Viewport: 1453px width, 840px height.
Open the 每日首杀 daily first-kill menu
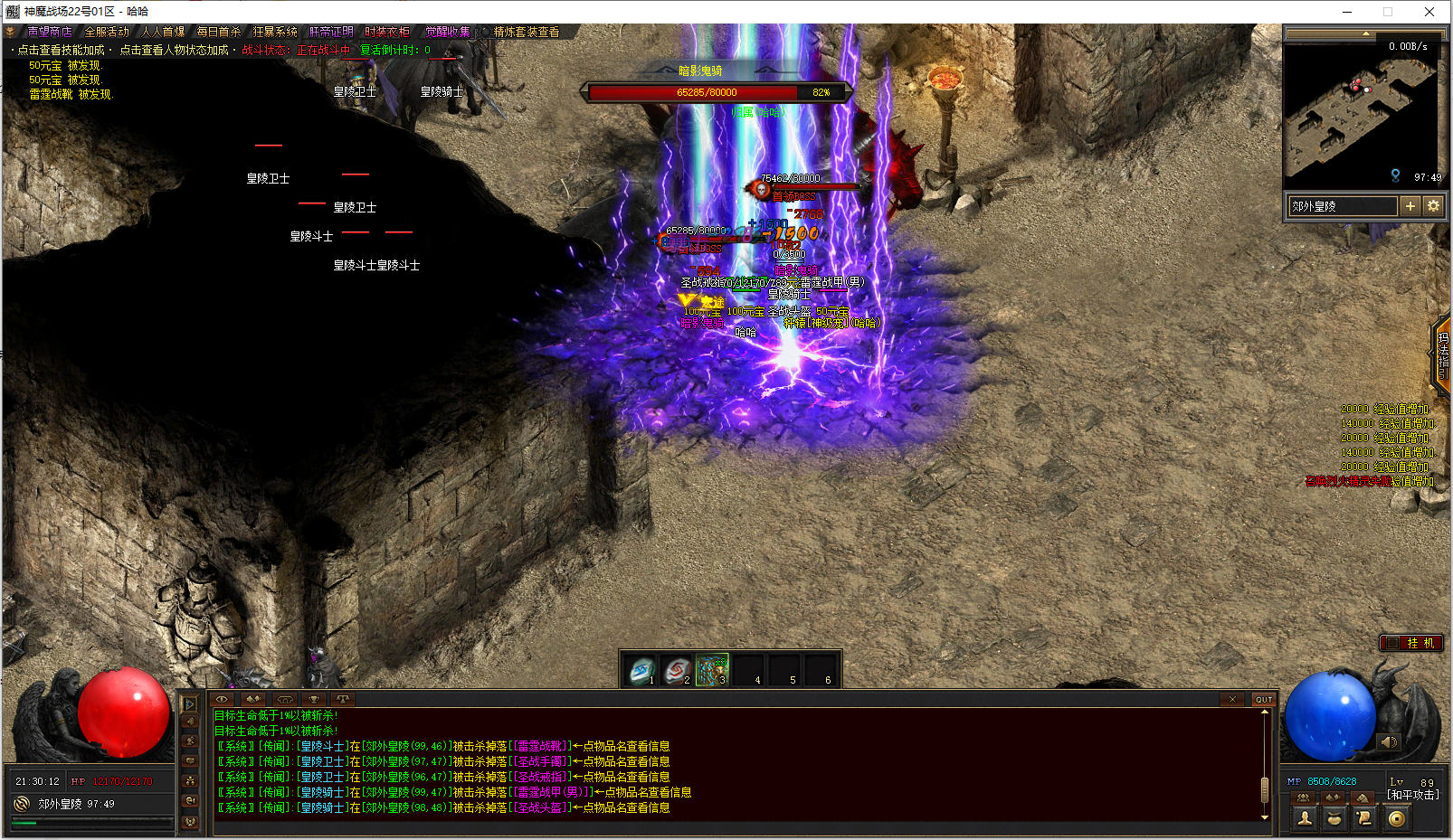pyautogui.click(x=219, y=32)
